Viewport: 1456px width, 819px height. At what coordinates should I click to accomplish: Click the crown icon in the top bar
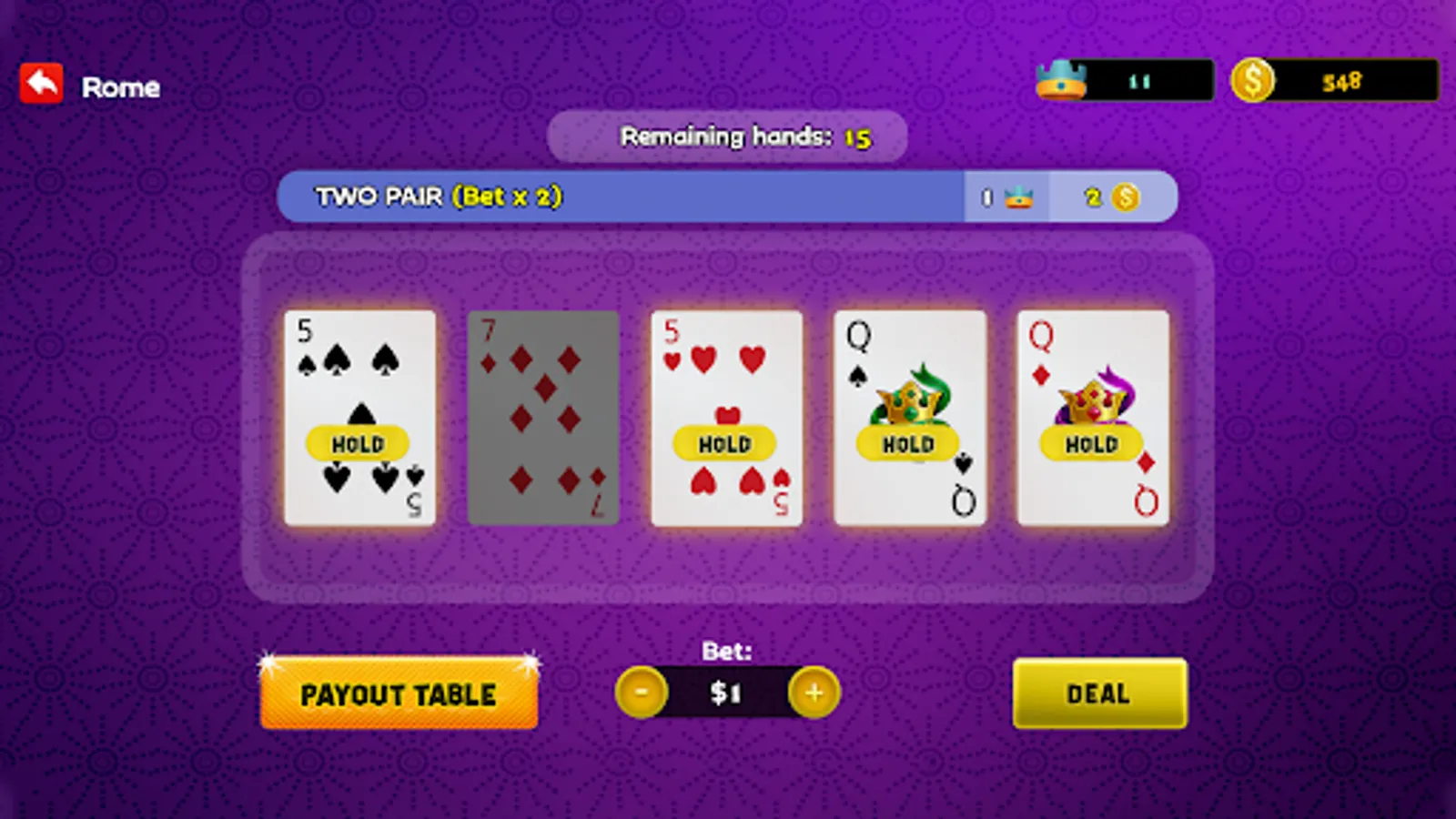coord(1063,80)
